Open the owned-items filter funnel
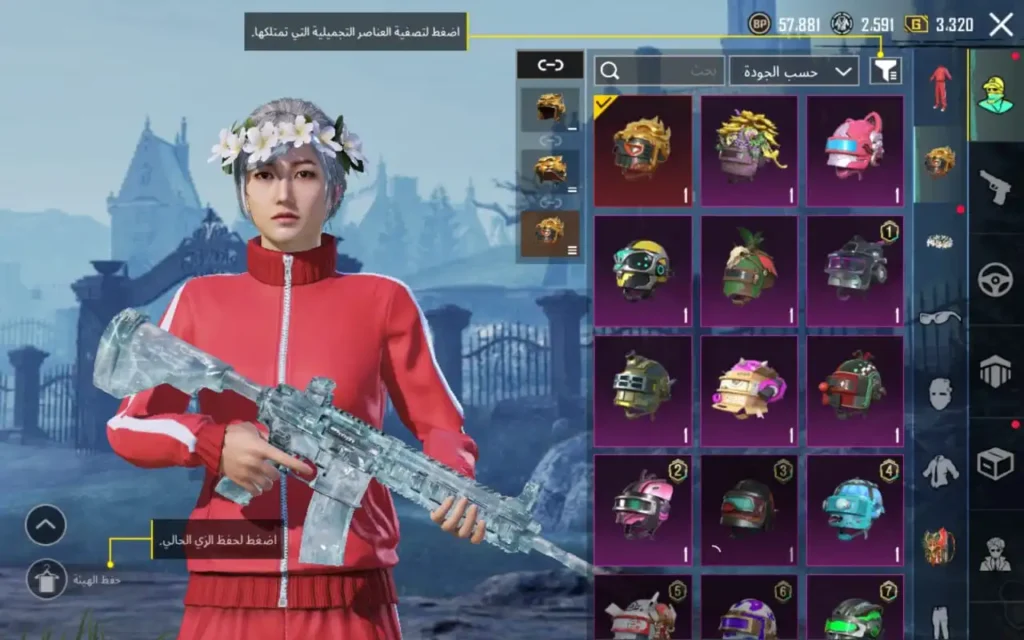The image size is (1024, 640). 885,70
